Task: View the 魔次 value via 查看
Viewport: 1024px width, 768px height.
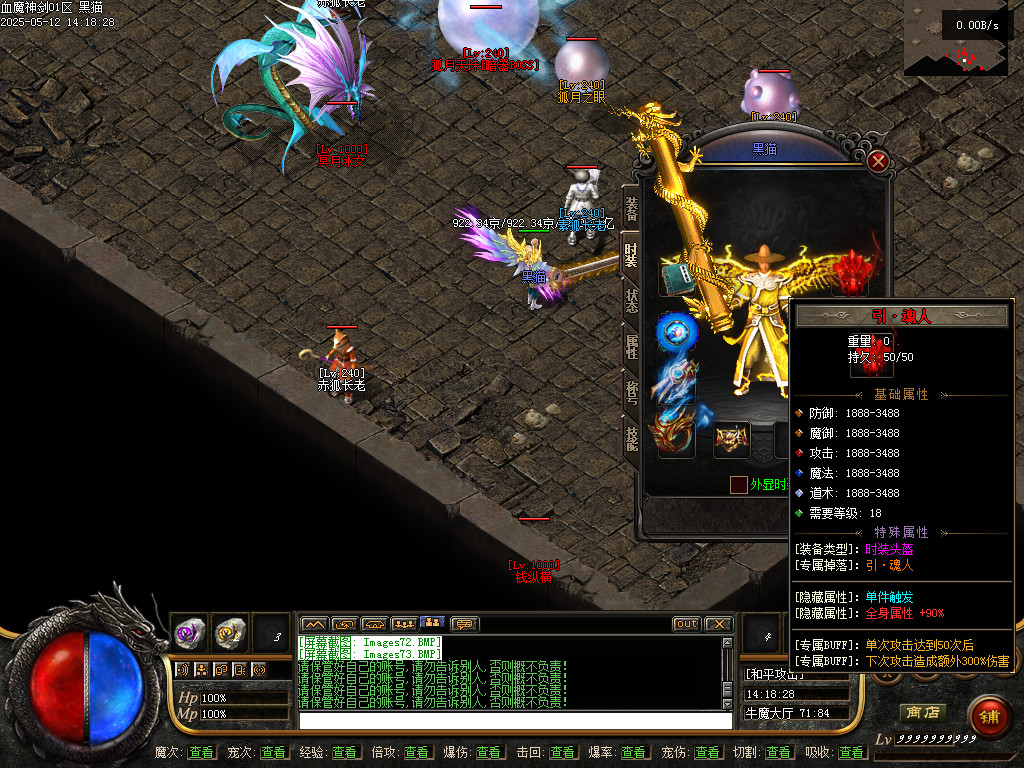Action: click(201, 752)
